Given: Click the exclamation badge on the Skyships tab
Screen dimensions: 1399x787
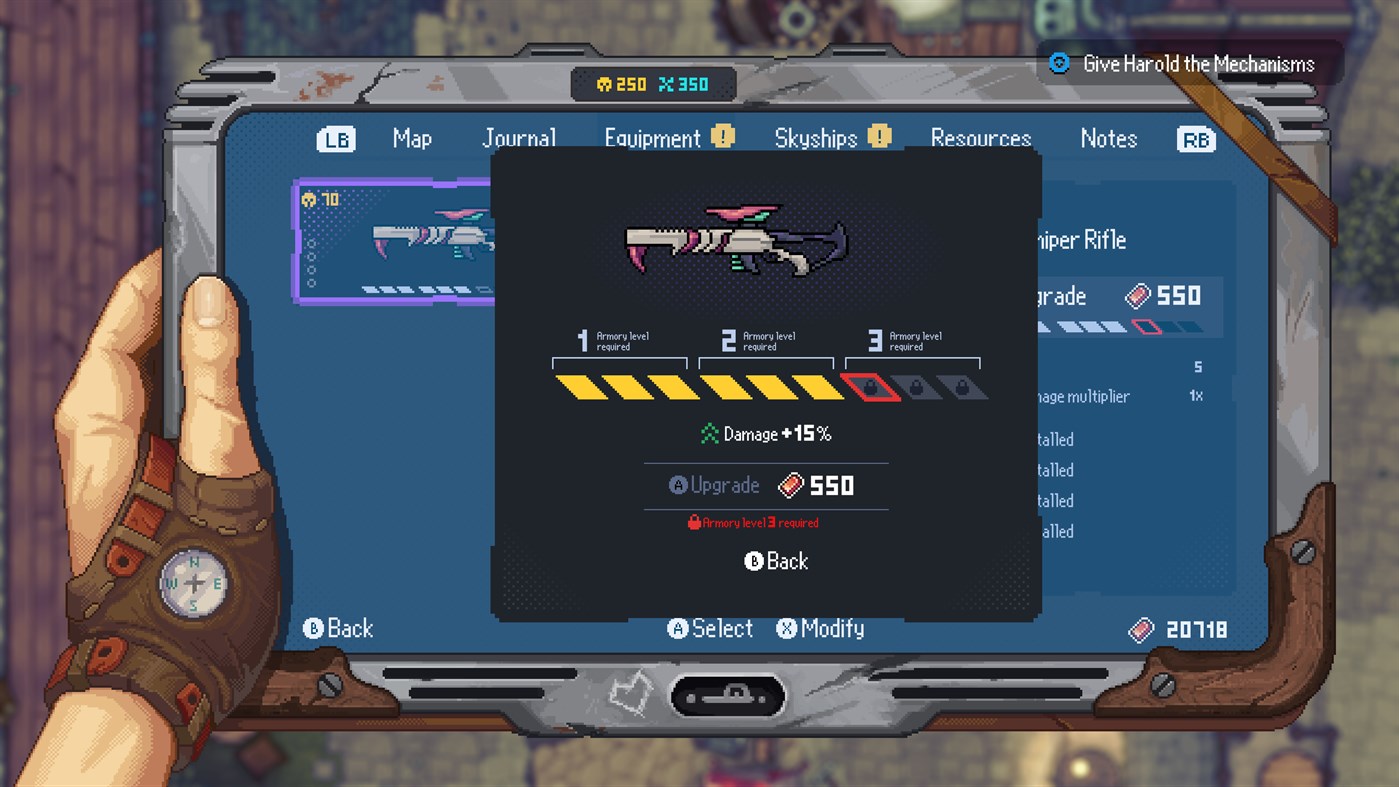Looking at the screenshot, I should (879, 133).
